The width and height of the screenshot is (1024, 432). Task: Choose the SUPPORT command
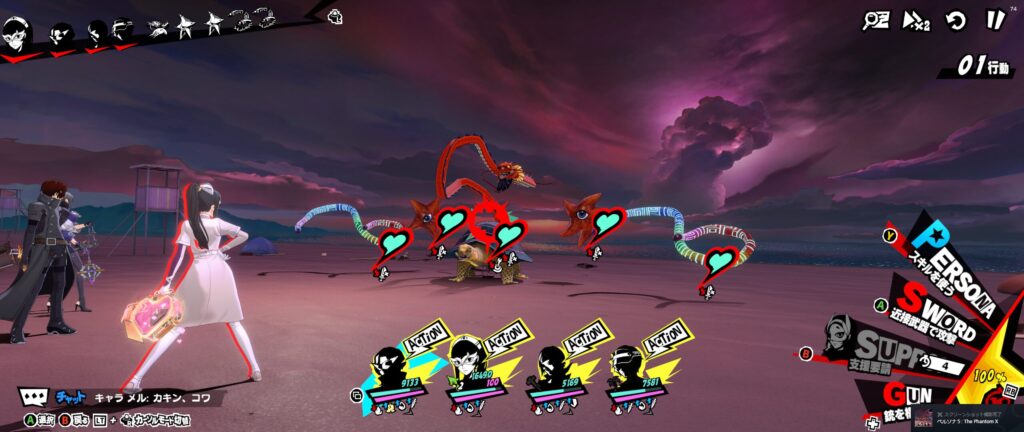[880, 350]
